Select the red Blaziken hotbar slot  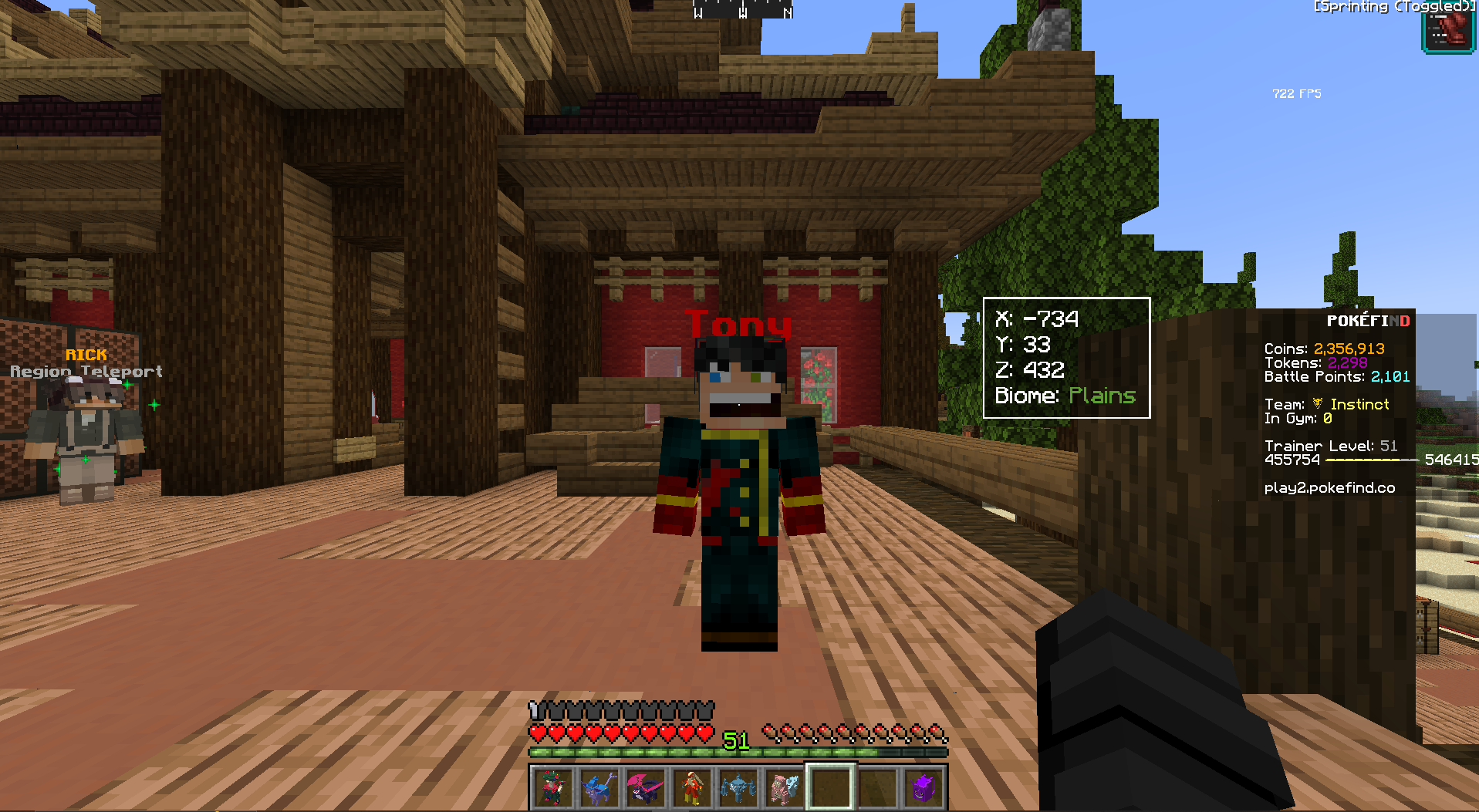(691, 787)
